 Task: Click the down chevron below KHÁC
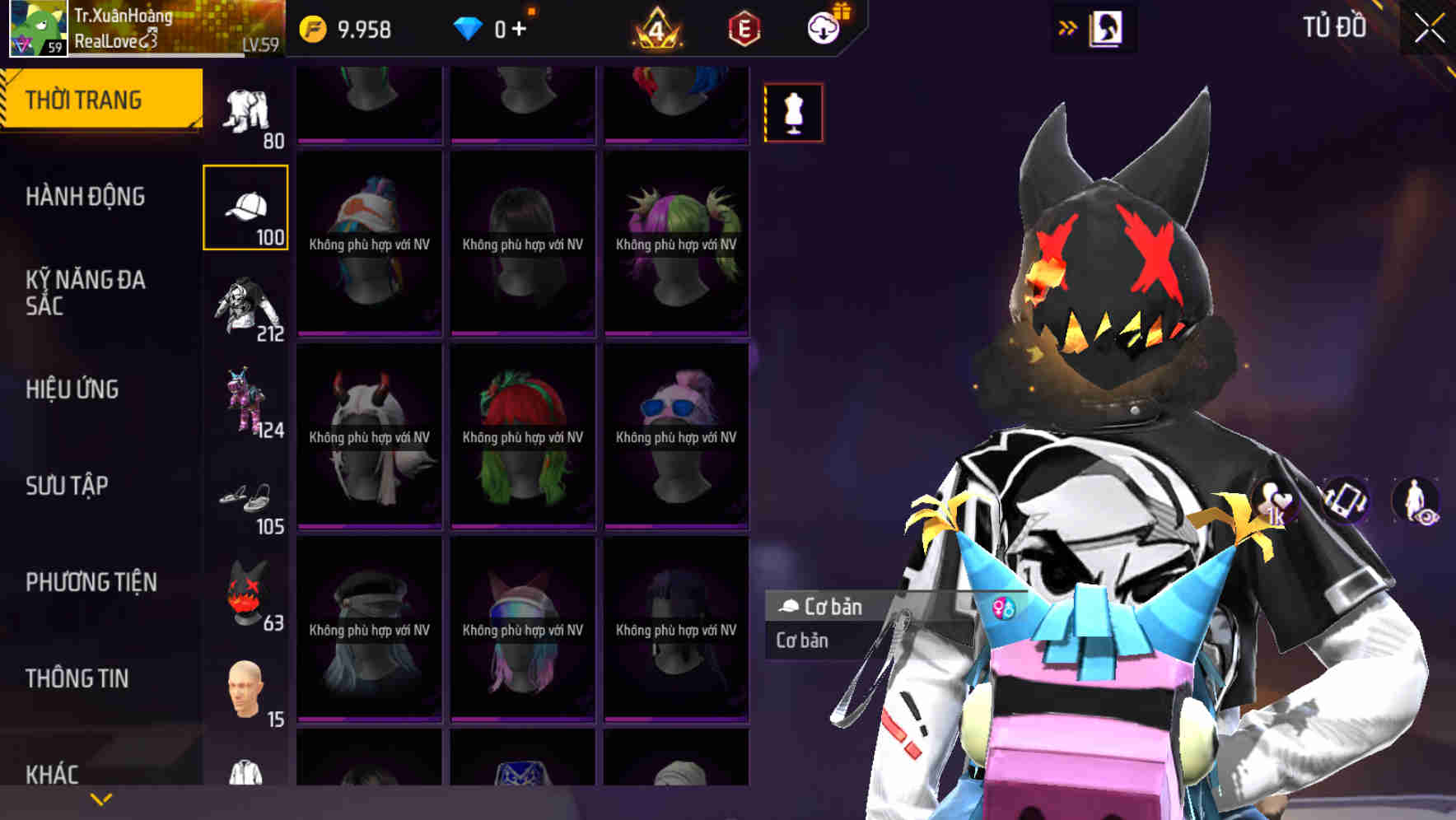pyautogui.click(x=99, y=801)
